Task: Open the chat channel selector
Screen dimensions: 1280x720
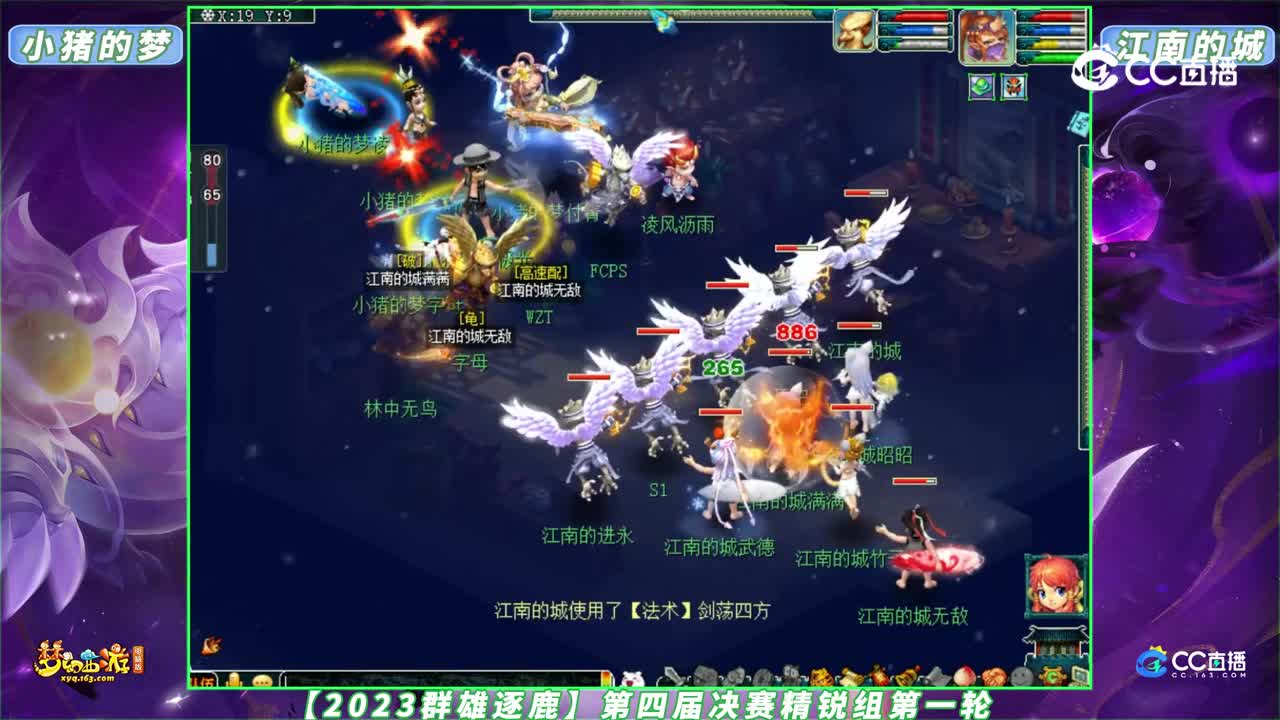Action: click(x=203, y=678)
